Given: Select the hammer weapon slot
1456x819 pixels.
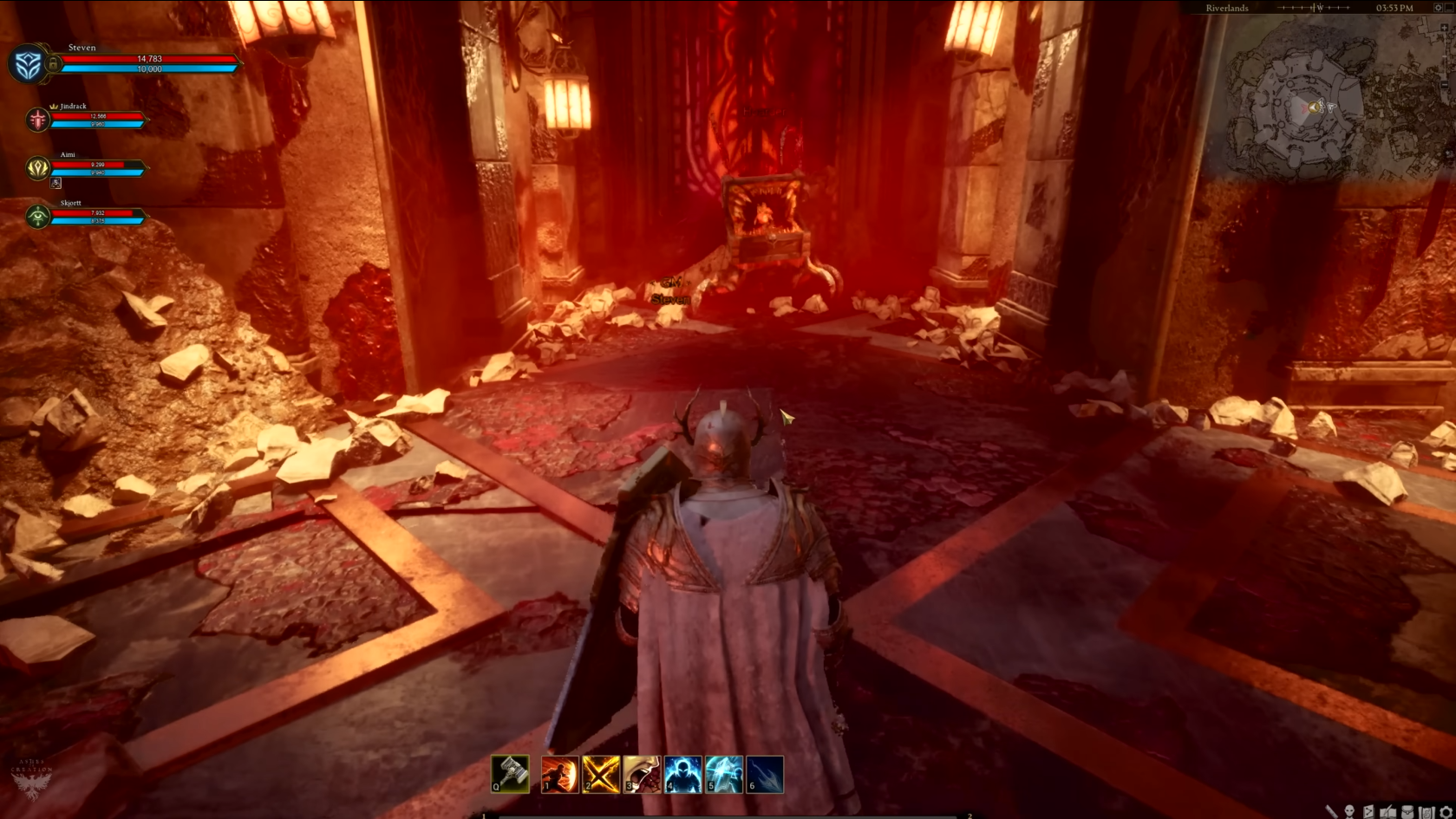Looking at the screenshot, I should coord(510,773).
